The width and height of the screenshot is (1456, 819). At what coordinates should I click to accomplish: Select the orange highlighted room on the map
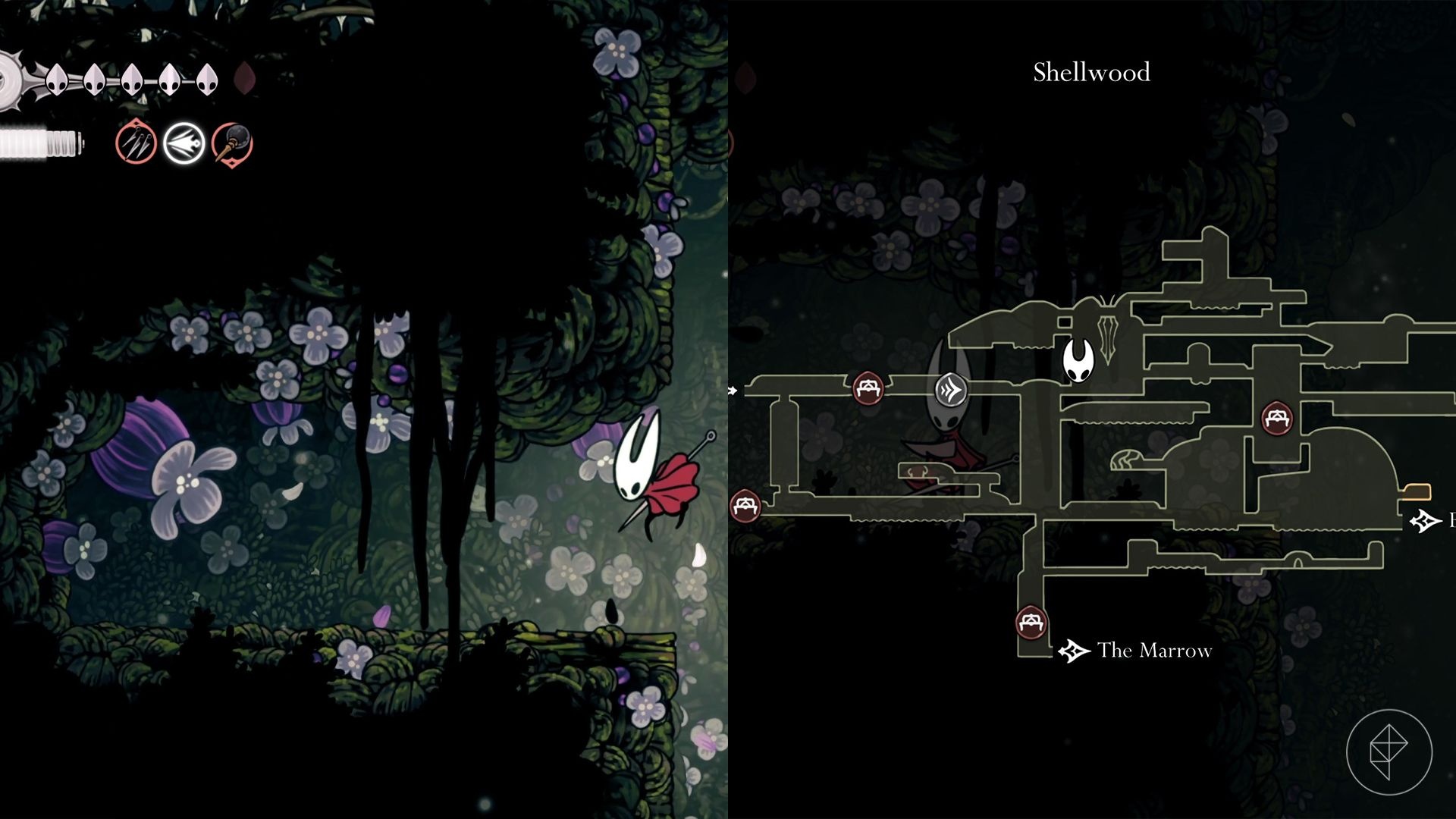(x=1416, y=492)
